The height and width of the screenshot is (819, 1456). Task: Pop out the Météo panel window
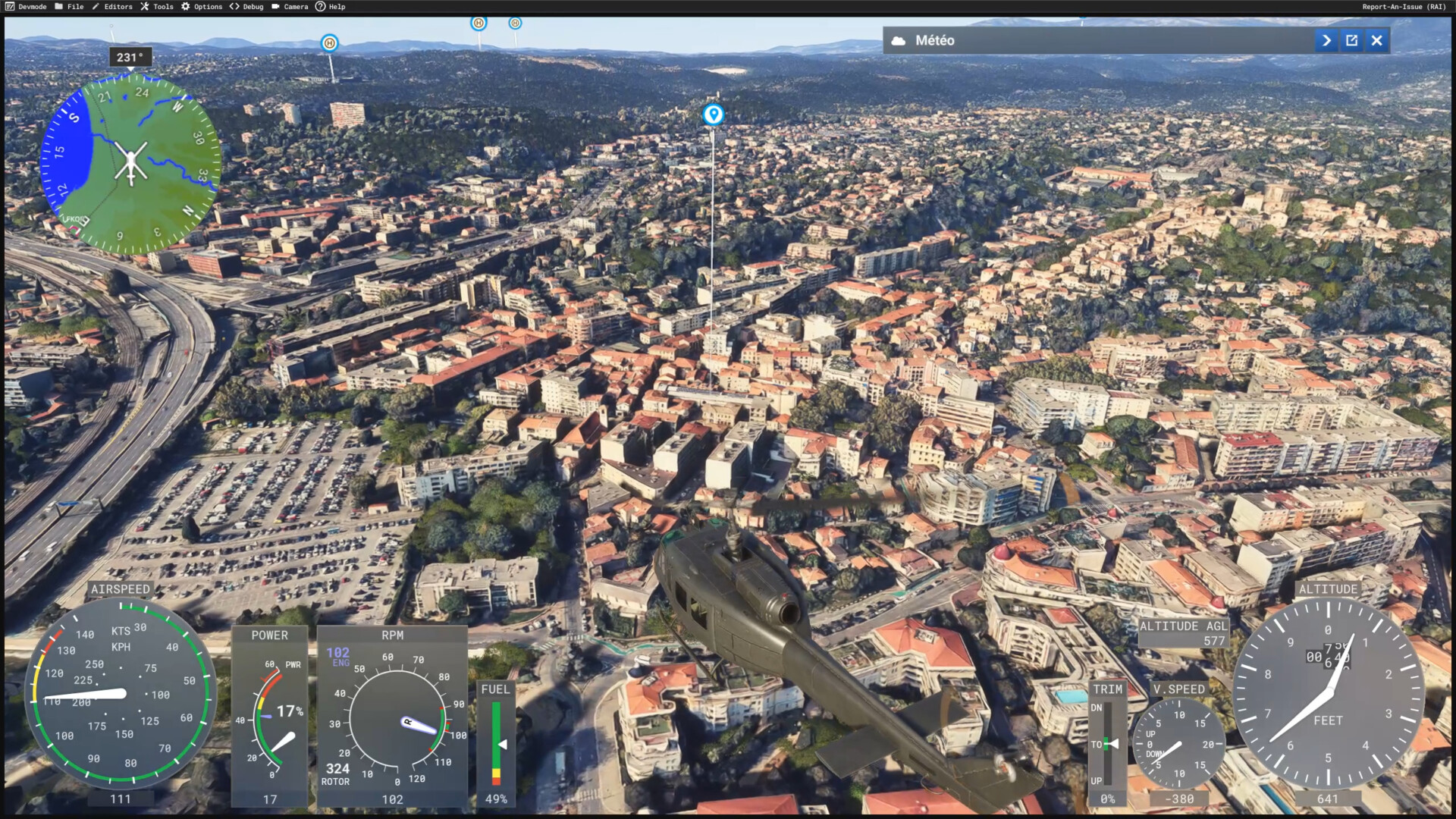[1352, 41]
